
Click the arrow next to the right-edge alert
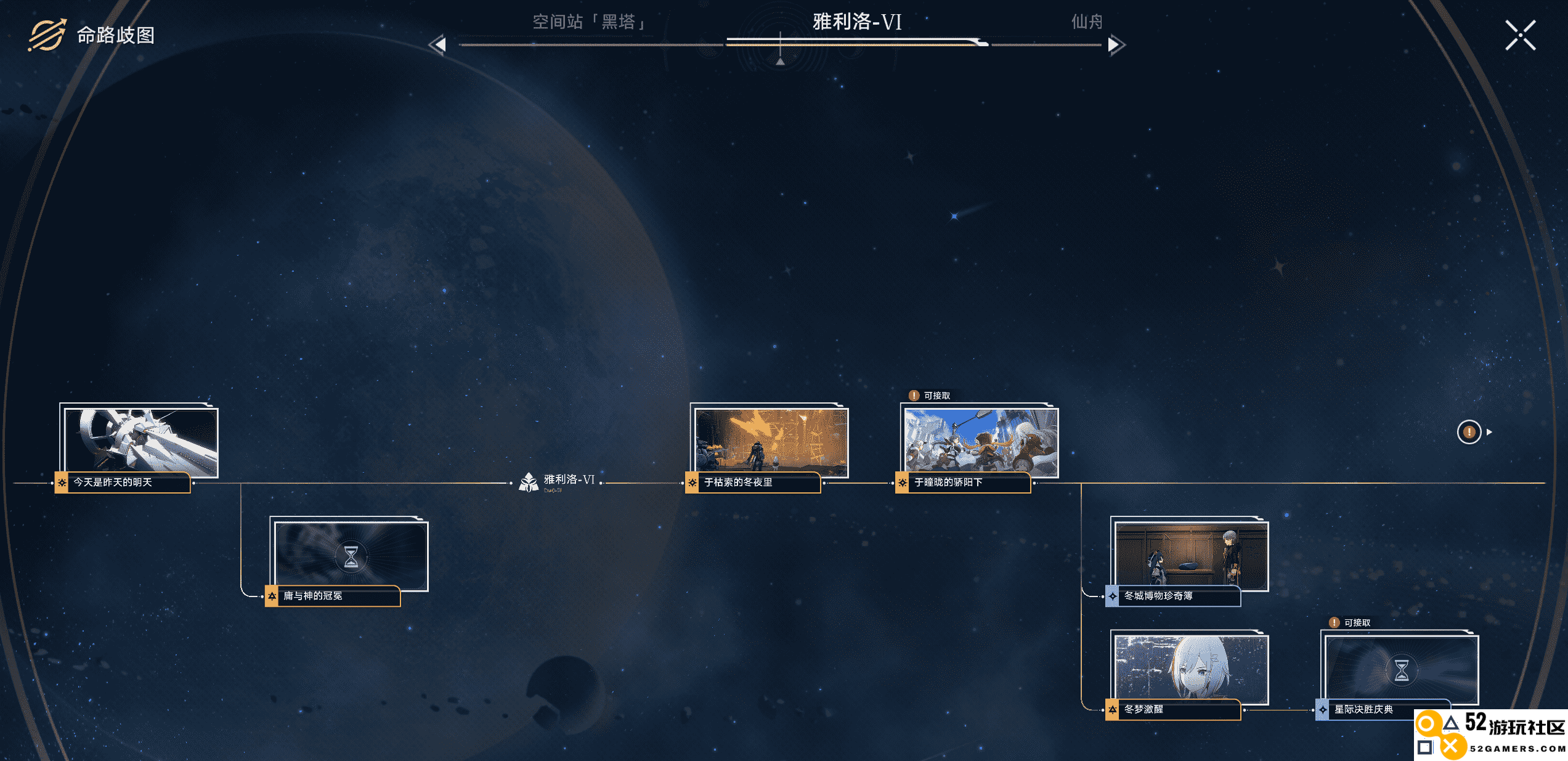[1489, 433]
